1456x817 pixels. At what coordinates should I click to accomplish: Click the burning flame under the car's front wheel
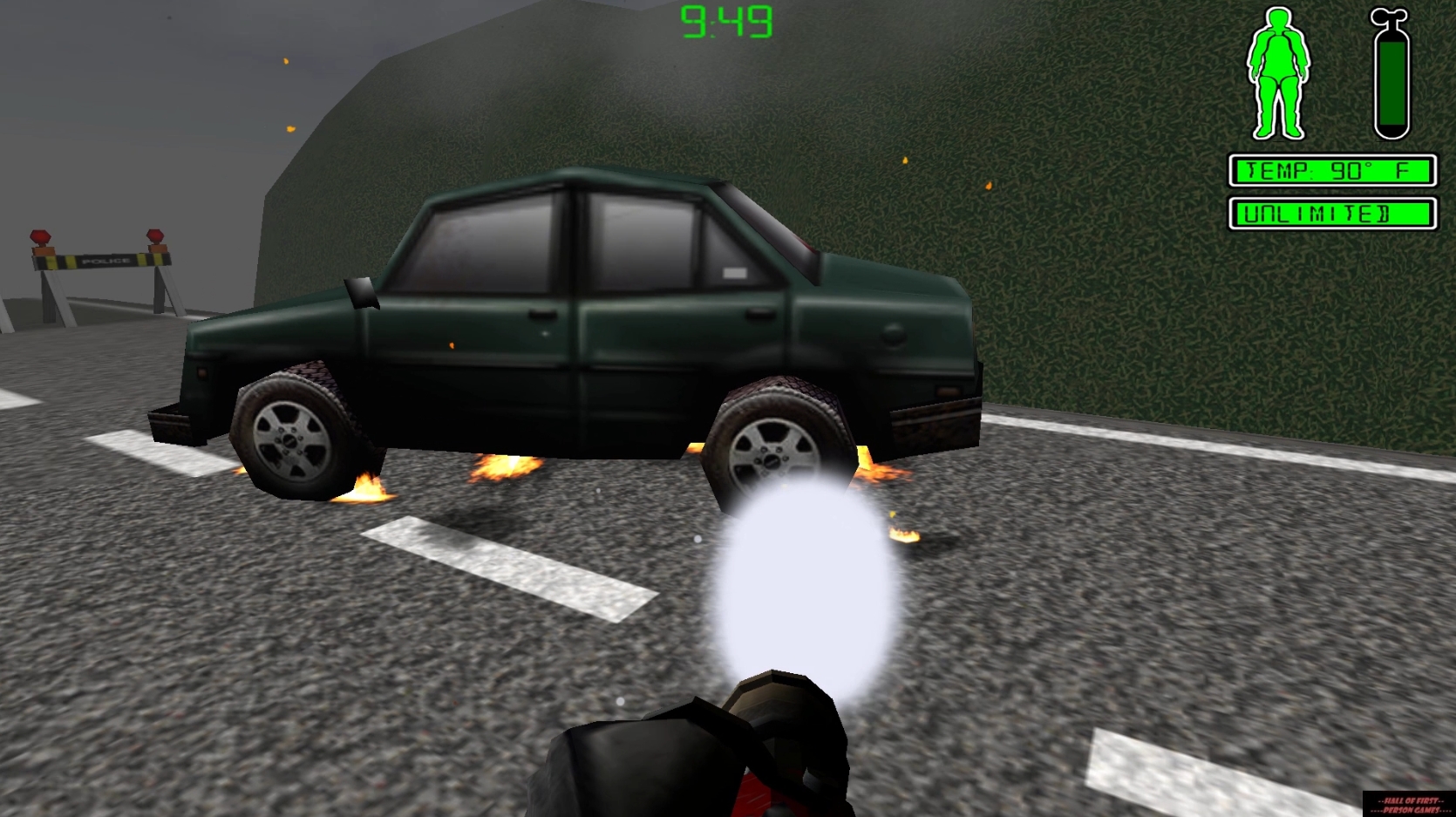click(365, 488)
